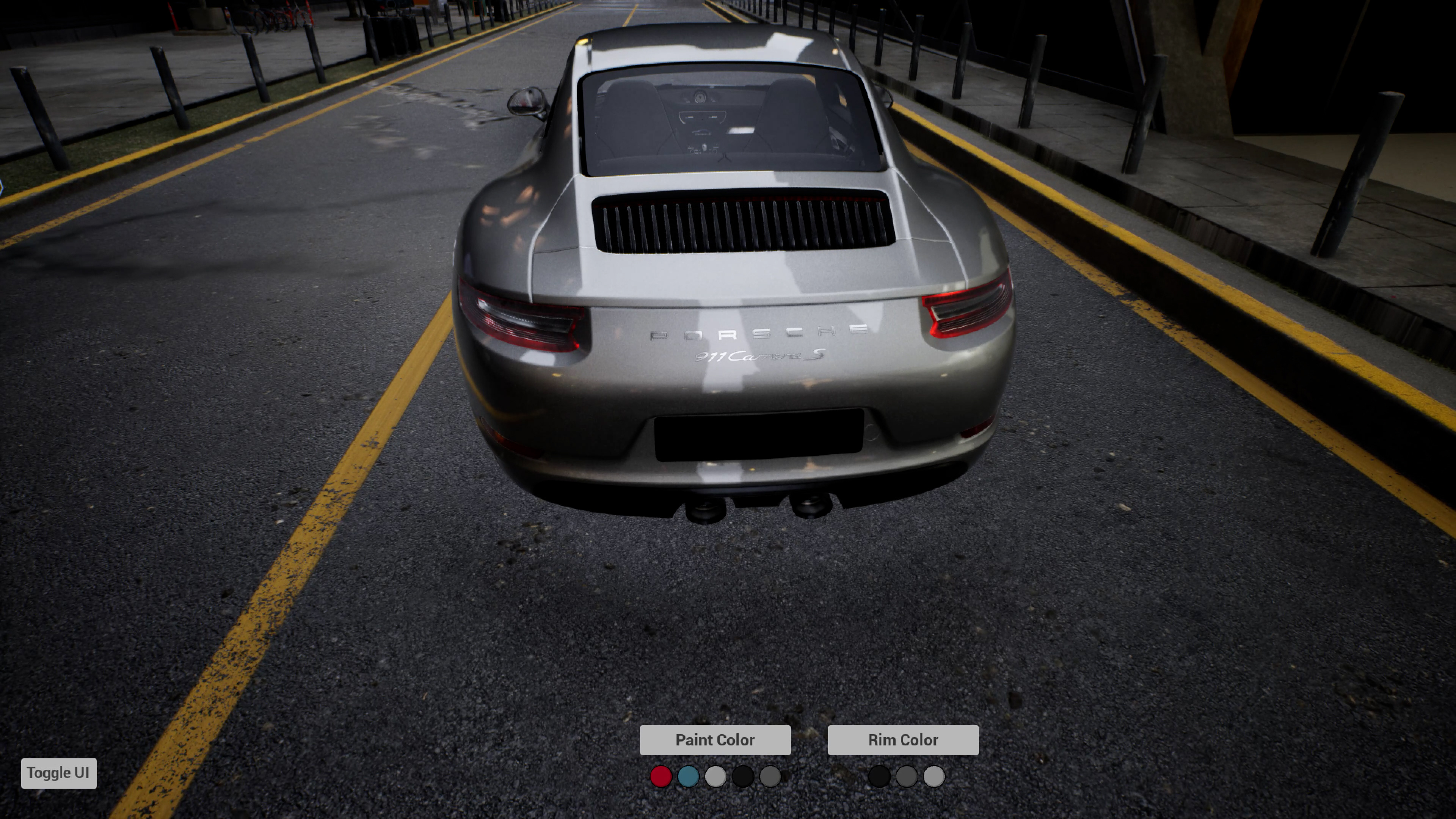Select the light silver rim swatch
Screen dimensions: 1456x819
coord(934,776)
